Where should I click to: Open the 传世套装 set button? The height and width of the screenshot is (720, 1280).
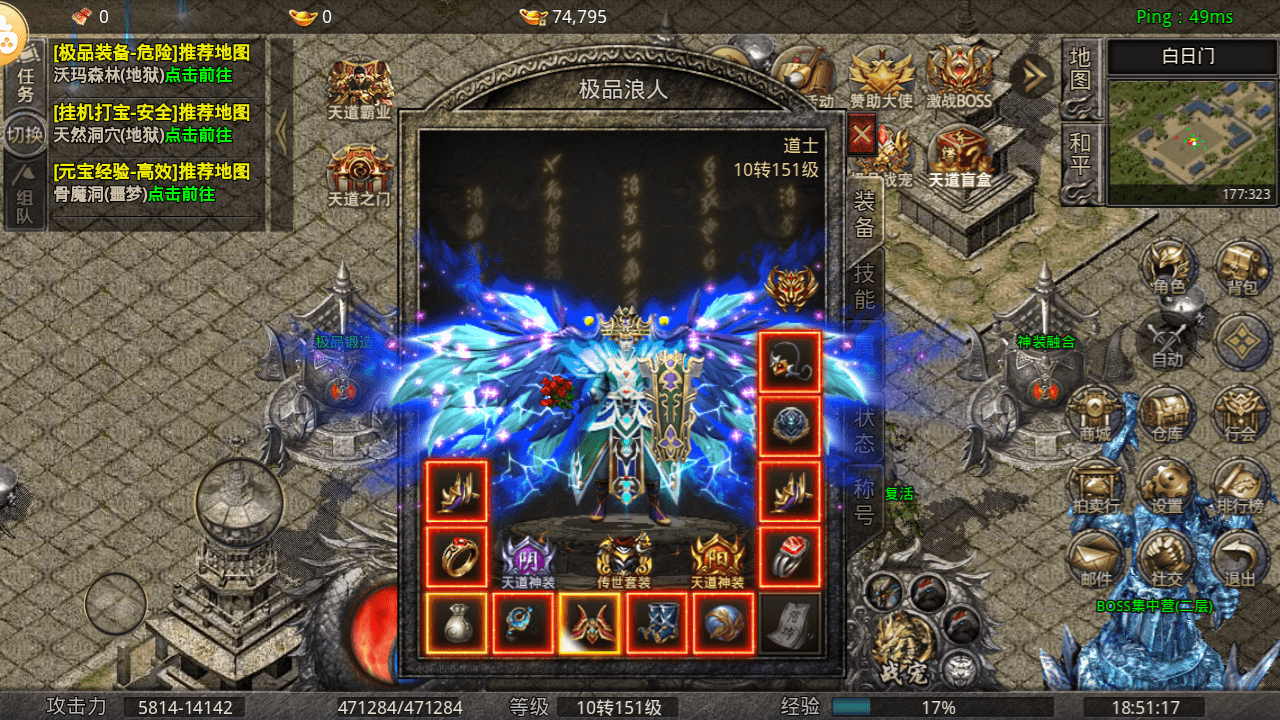coord(624,561)
